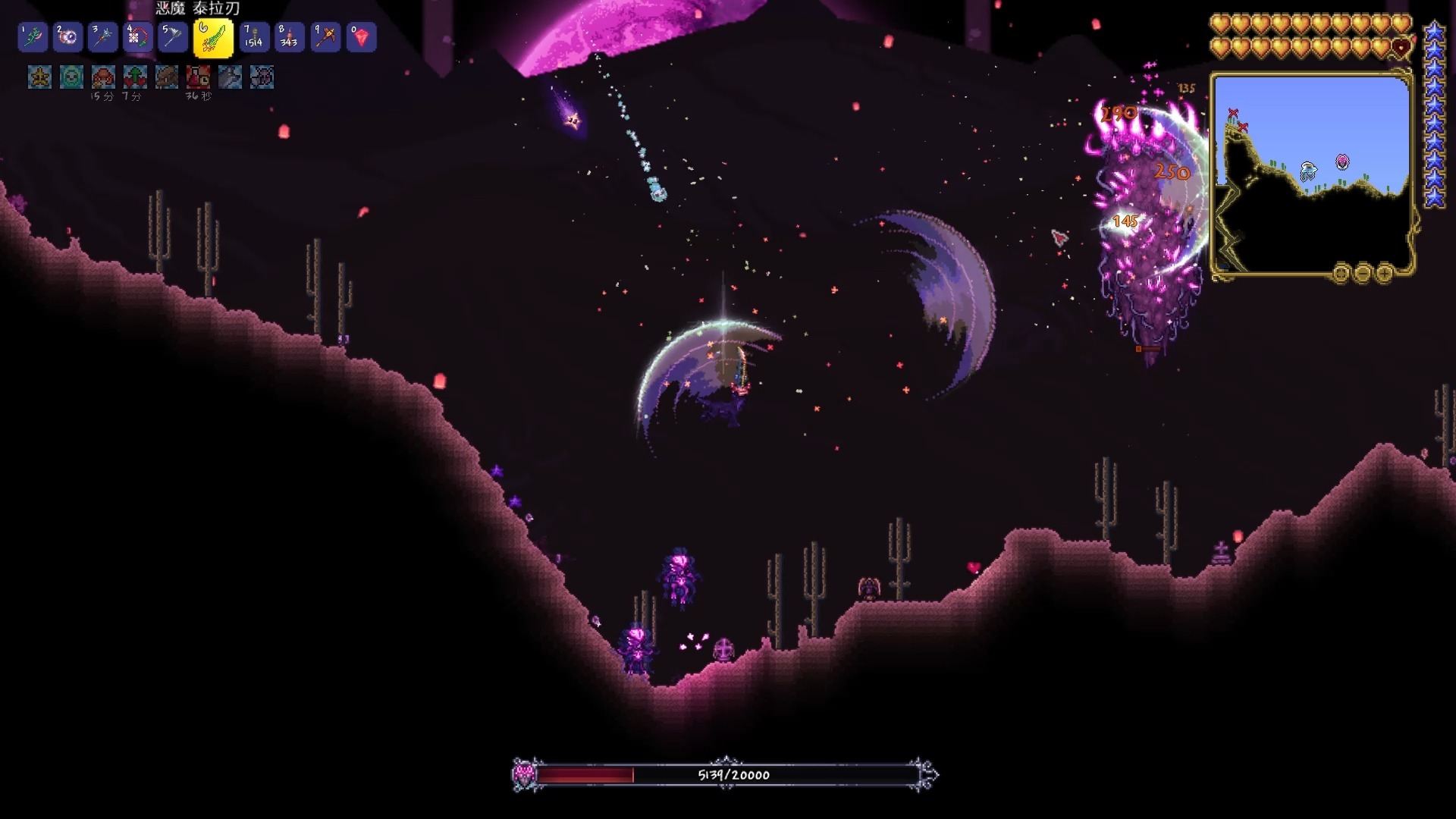Click the pink boss marker on the minimap
This screenshot has height=819, width=1456.
tap(1342, 162)
